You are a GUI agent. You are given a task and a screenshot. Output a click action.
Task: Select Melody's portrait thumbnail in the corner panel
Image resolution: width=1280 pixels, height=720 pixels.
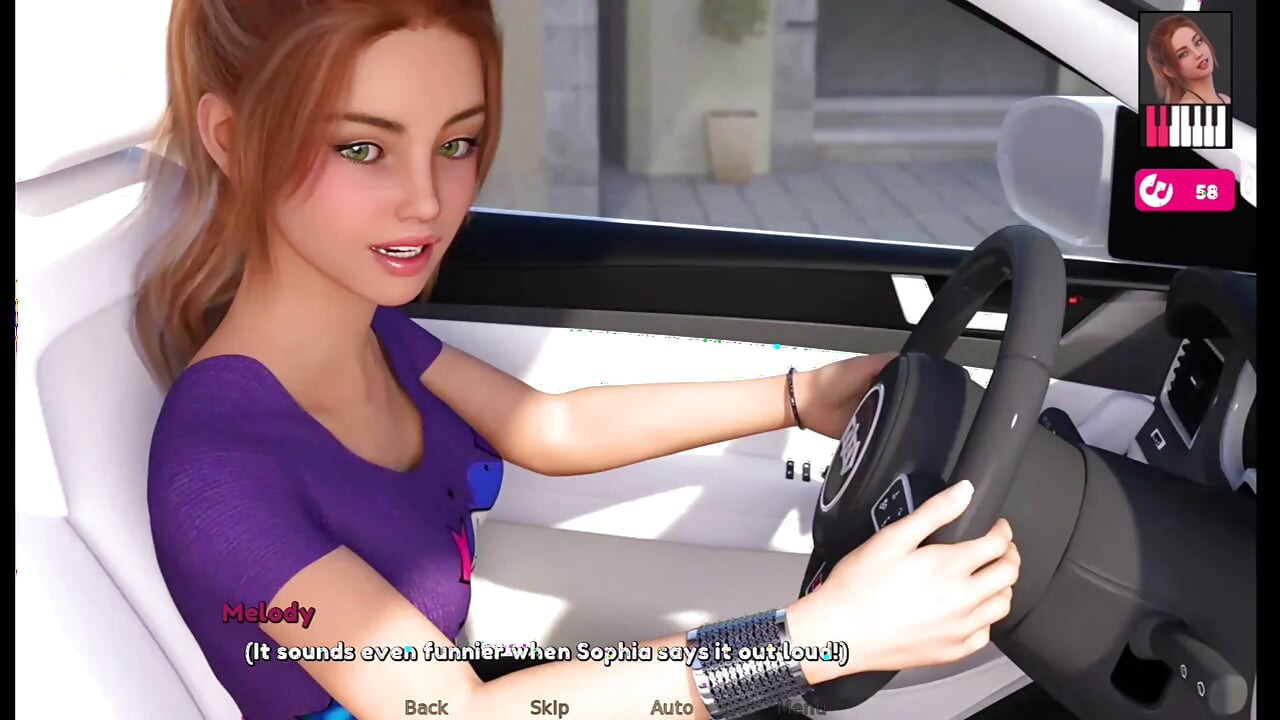(x=1185, y=58)
